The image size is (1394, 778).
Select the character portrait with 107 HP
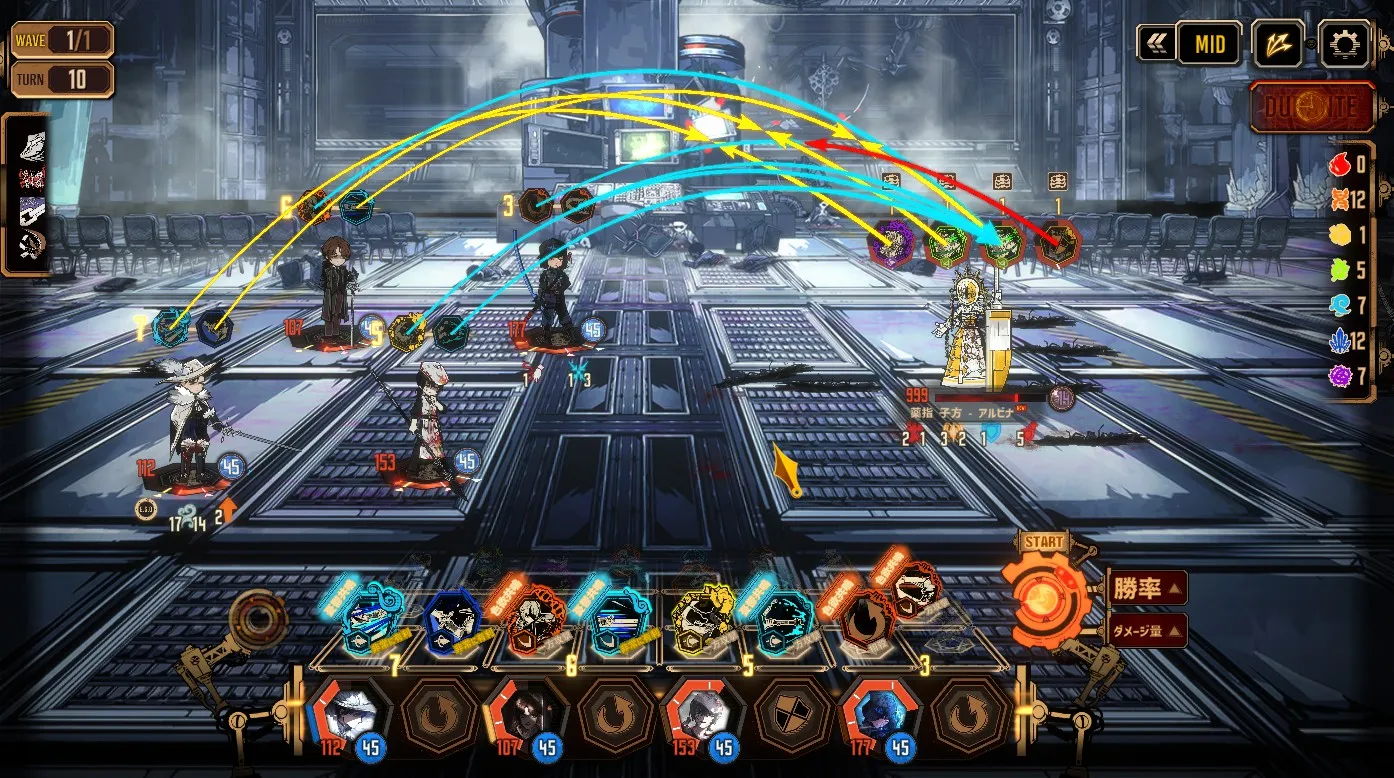[x=522, y=711]
